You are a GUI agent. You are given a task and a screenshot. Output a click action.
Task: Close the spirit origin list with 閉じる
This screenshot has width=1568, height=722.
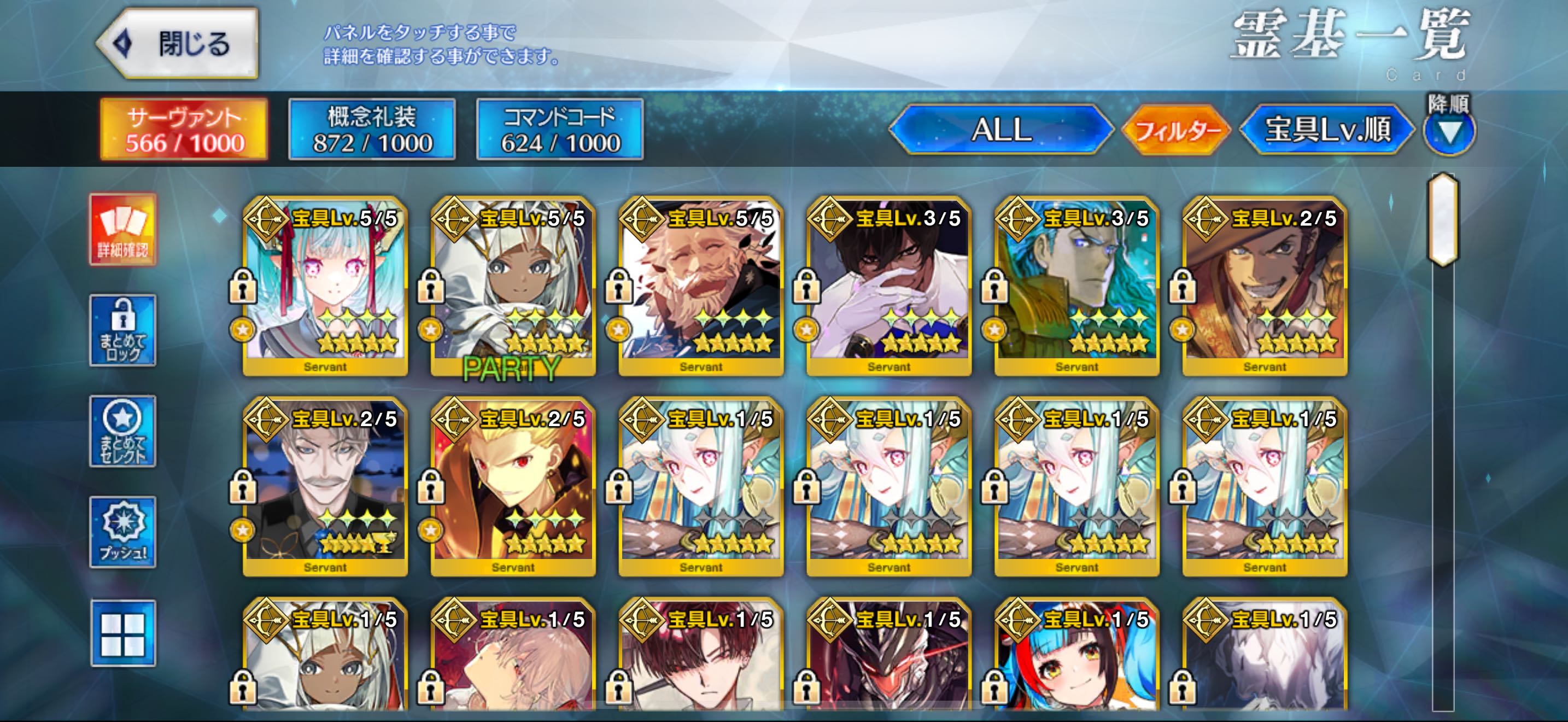178,44
